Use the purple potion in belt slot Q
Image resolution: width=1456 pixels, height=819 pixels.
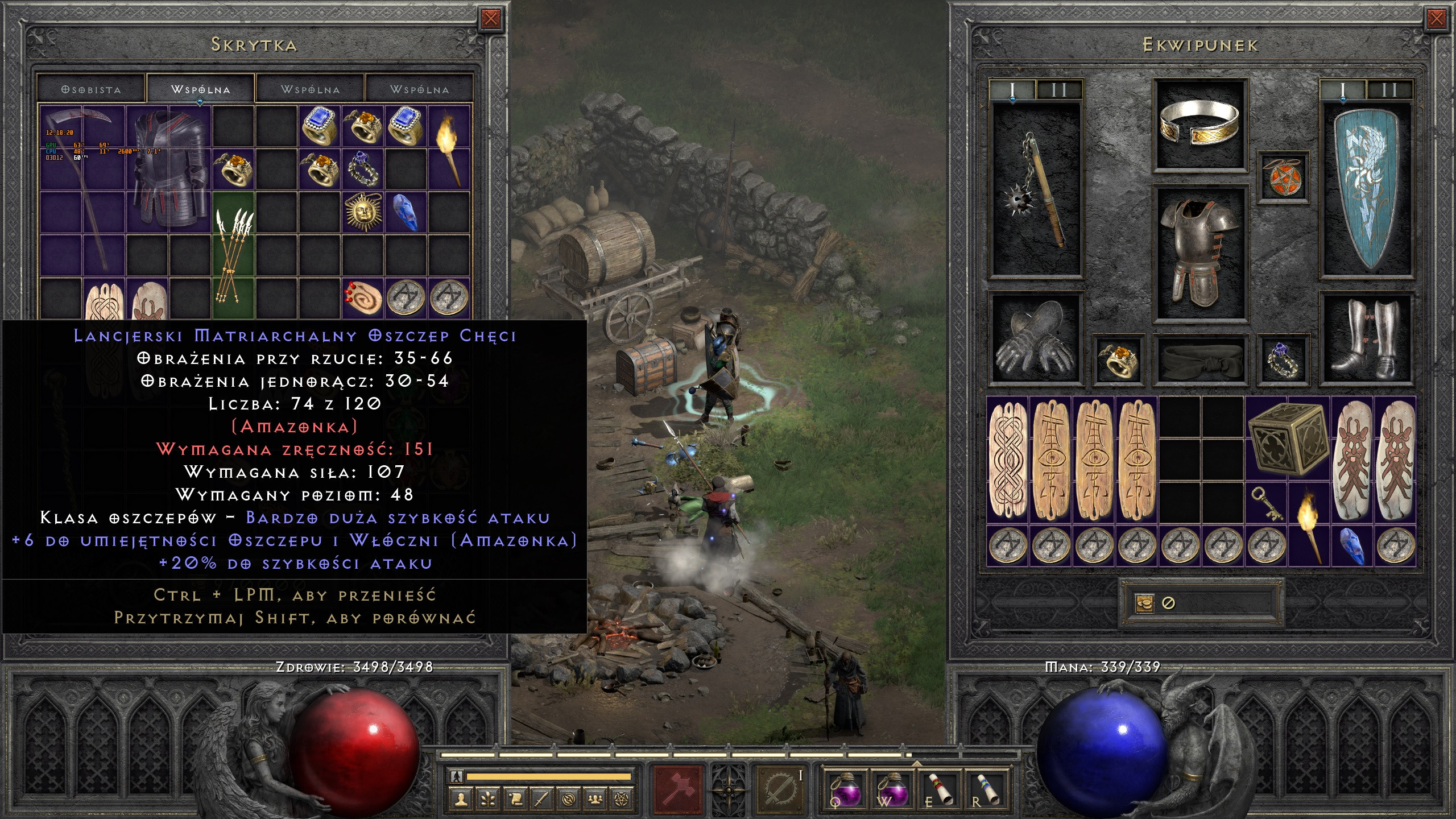click(x=845, y=789)
